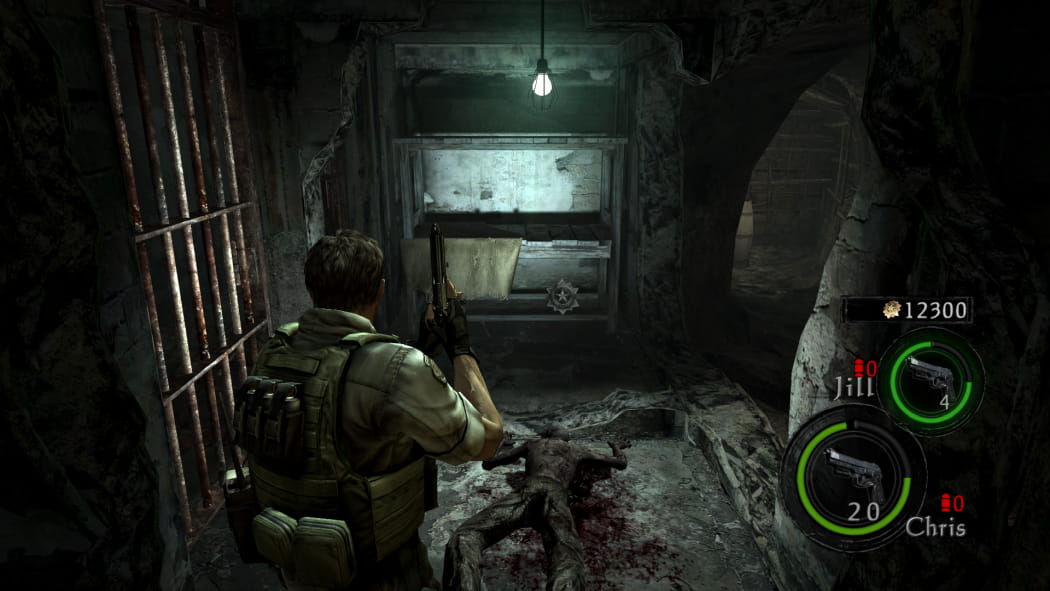Select Jill's partner handgun icon
1050x591 pixels.
929,376
